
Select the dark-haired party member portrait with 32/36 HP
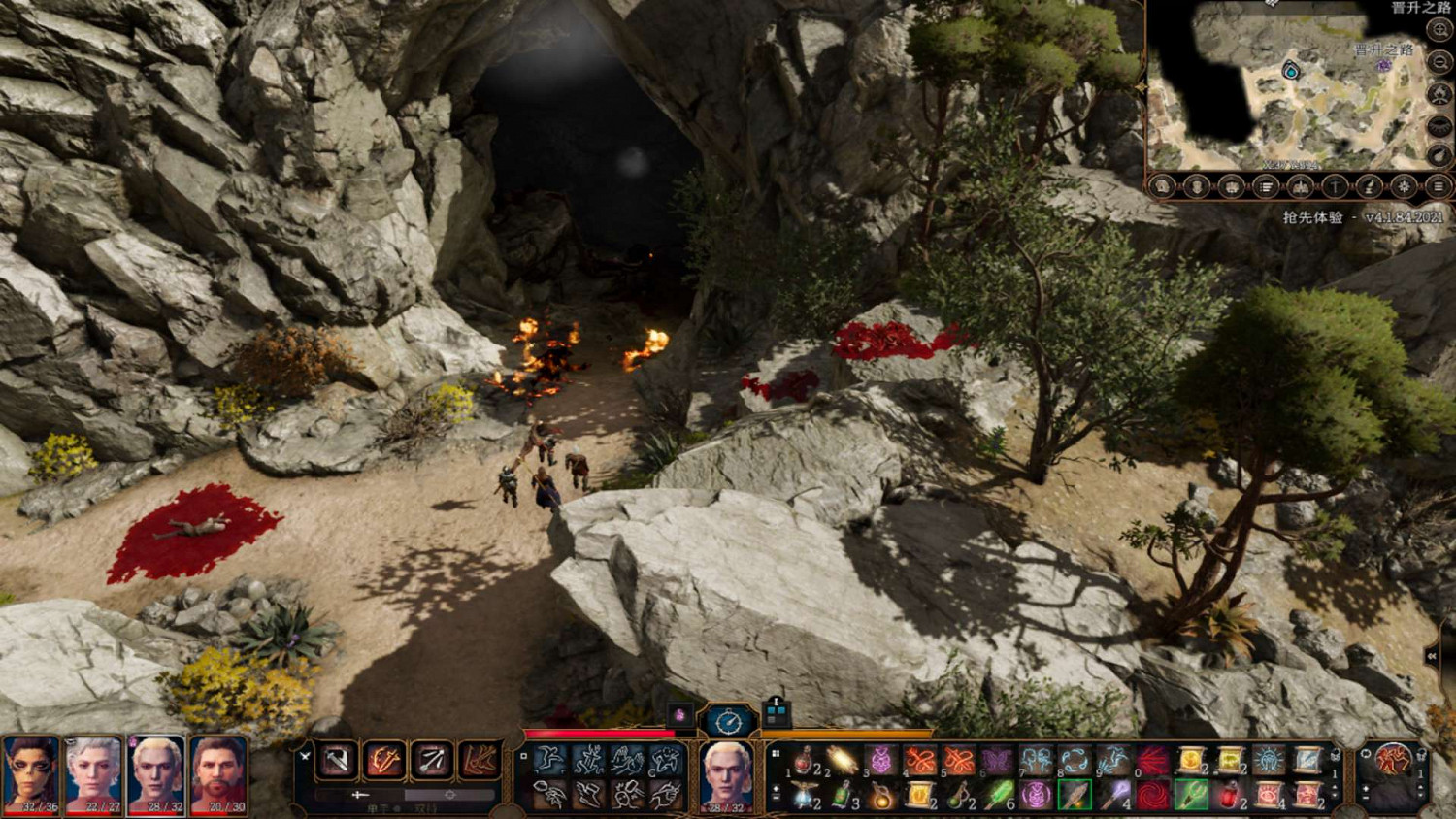[x=31, y=774]
